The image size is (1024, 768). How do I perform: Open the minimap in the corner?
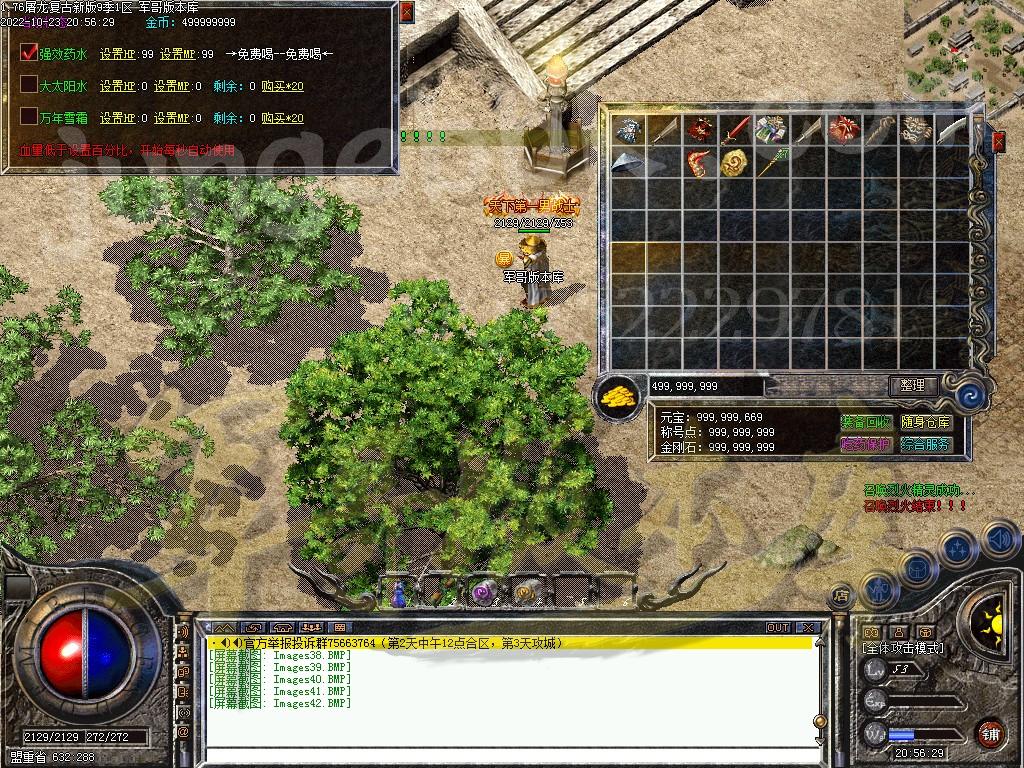pyautogui.click(x=962, y=45)
